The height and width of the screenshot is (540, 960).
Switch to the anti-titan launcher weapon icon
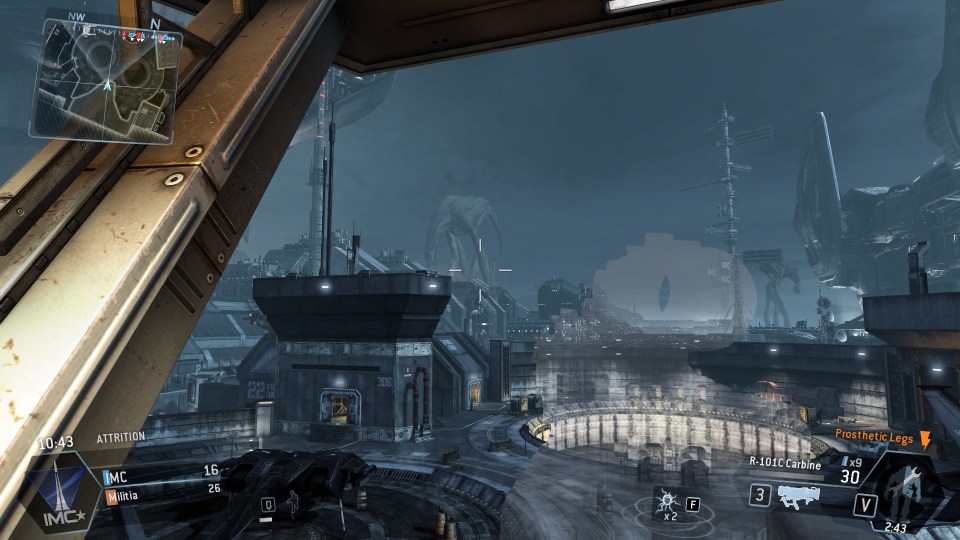797,495
